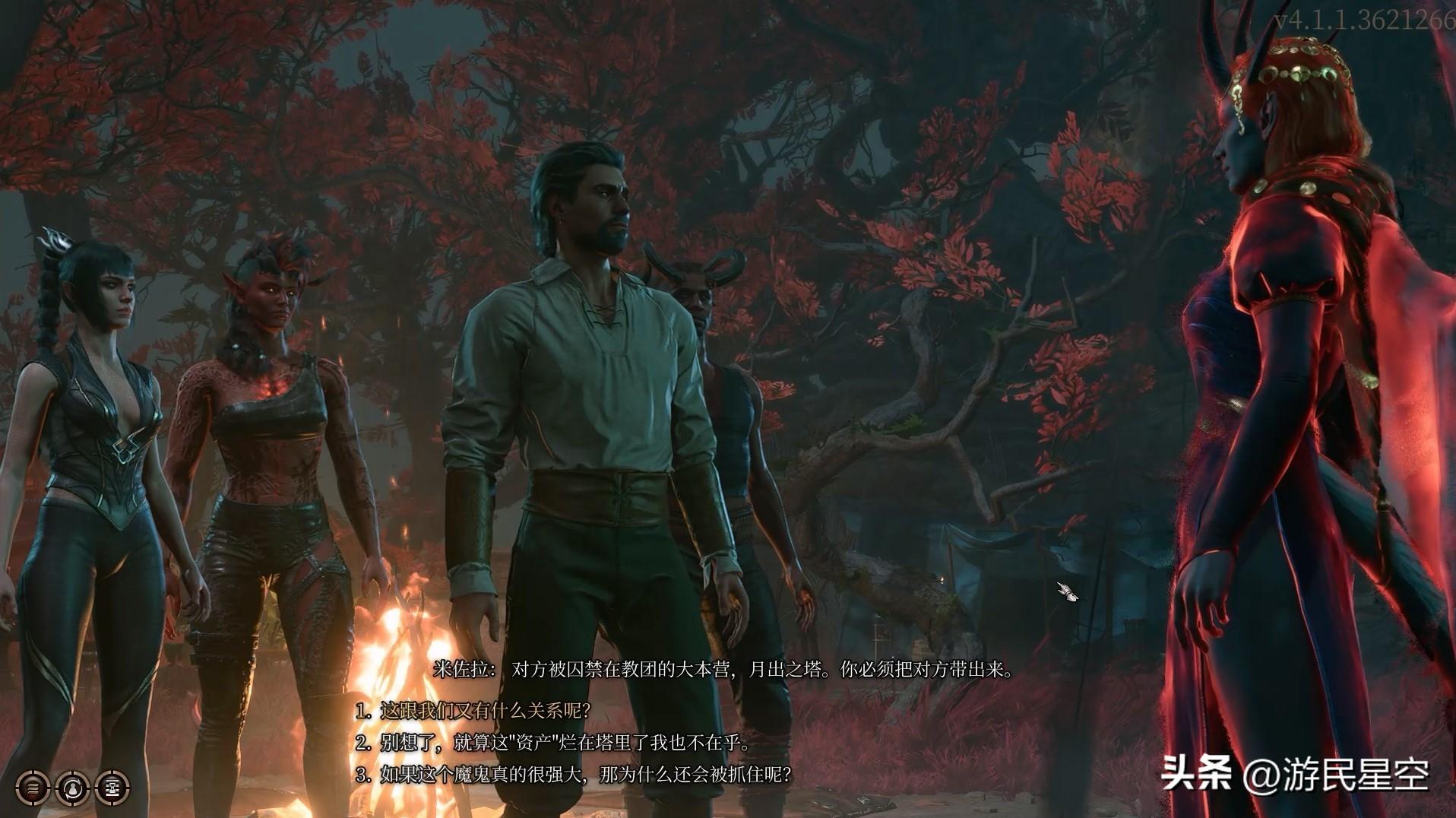The width and height of the screenshot is (1456, 818).
Task: Open the three-lines menu button
Action: click(33, 788)
